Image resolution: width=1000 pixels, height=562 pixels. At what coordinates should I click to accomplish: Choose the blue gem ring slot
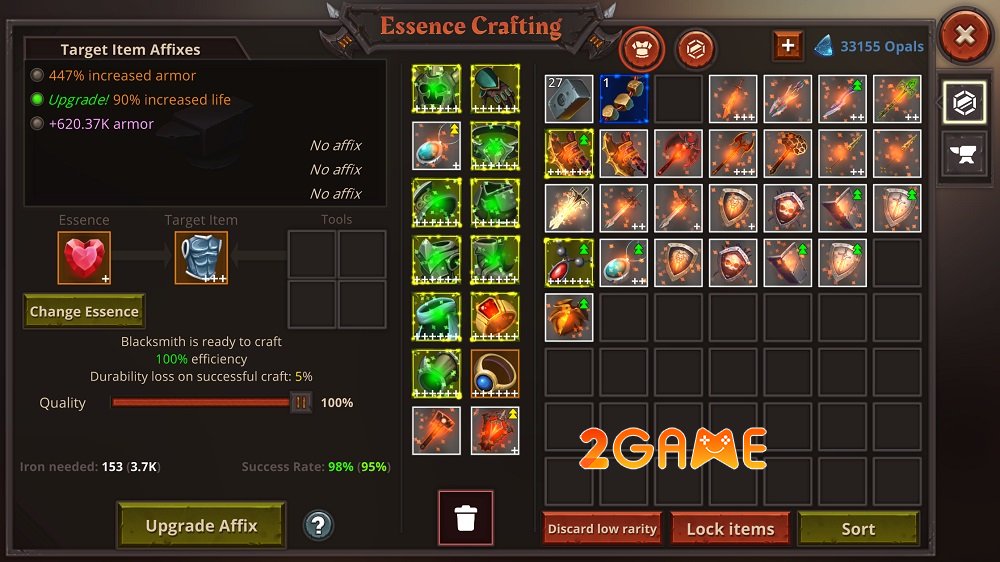click(x=495, y=374)
